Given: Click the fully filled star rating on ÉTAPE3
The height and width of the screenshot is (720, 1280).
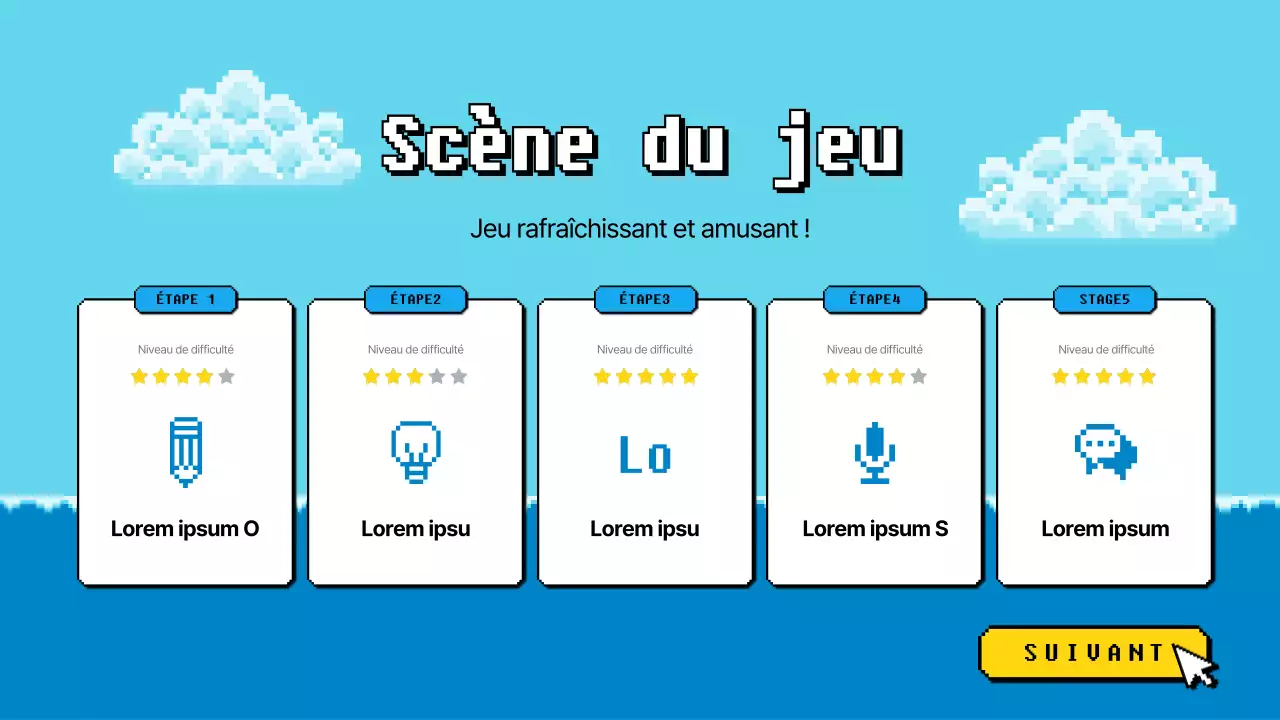Looking at the screenshot, I should (x=645, y=376).
